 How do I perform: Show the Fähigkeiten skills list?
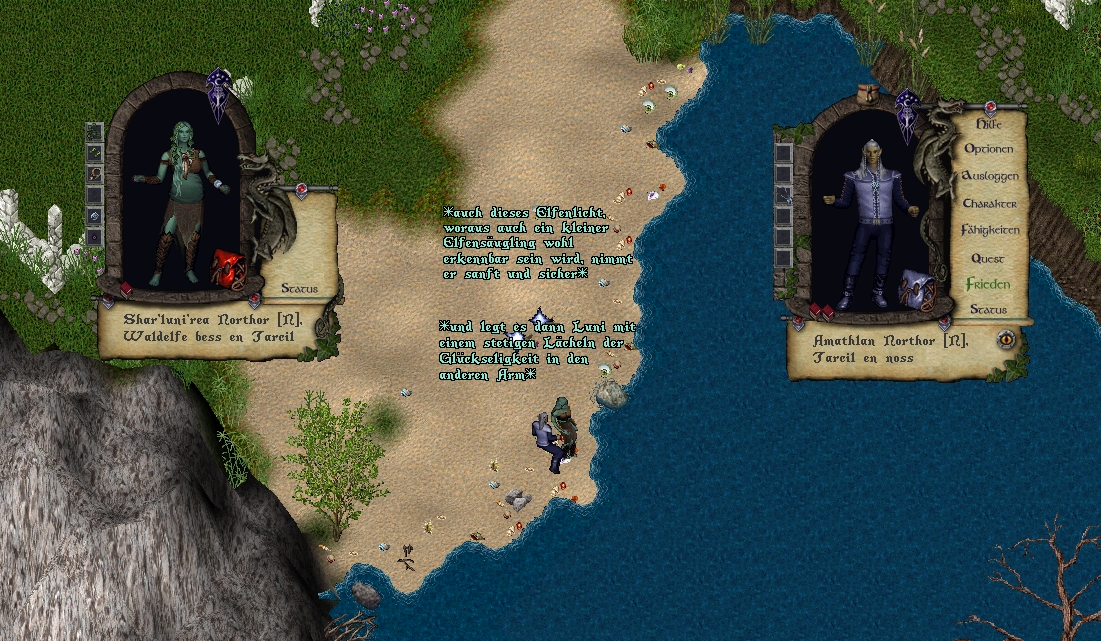click(x=990, y=230)
